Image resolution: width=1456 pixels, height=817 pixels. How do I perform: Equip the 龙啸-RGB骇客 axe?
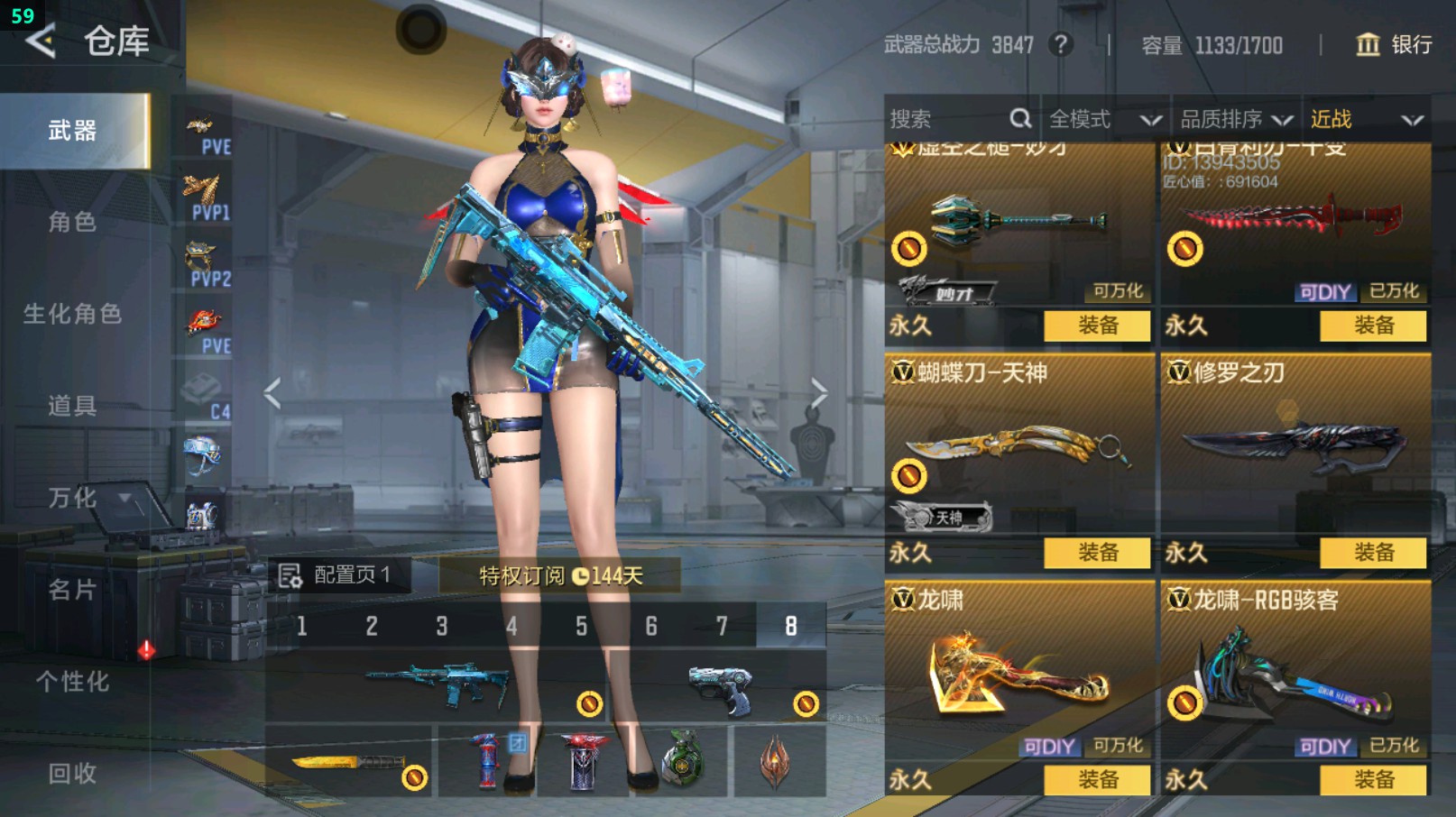pyautogui.click(x=1373, y=780)
